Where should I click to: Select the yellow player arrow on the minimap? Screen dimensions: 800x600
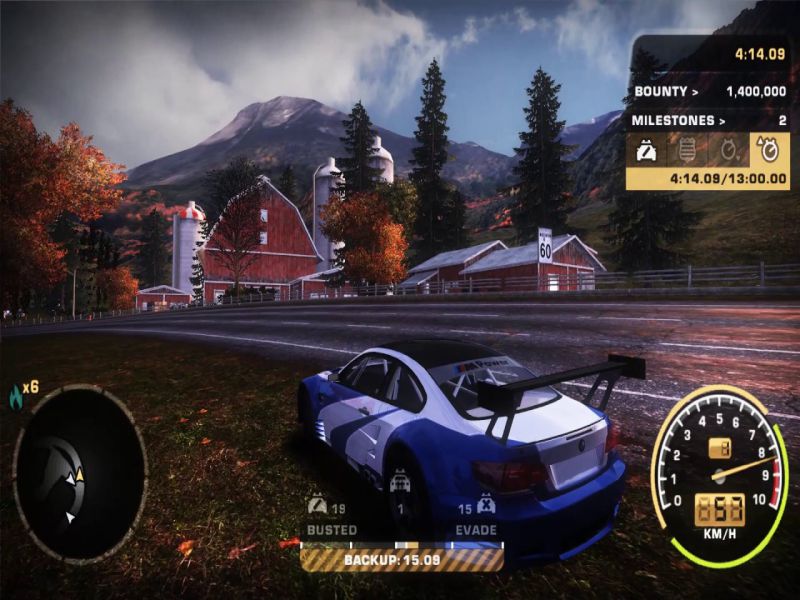point(80,477)
